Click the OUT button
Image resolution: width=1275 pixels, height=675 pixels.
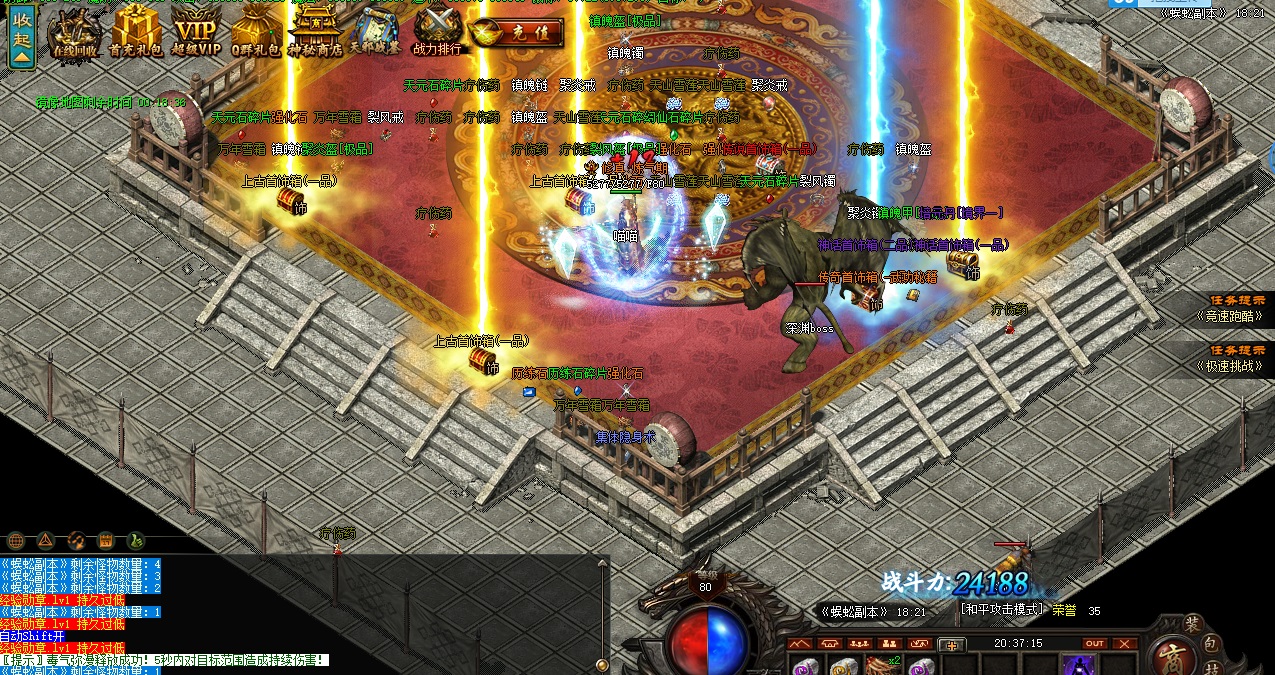click(1095, 643)
